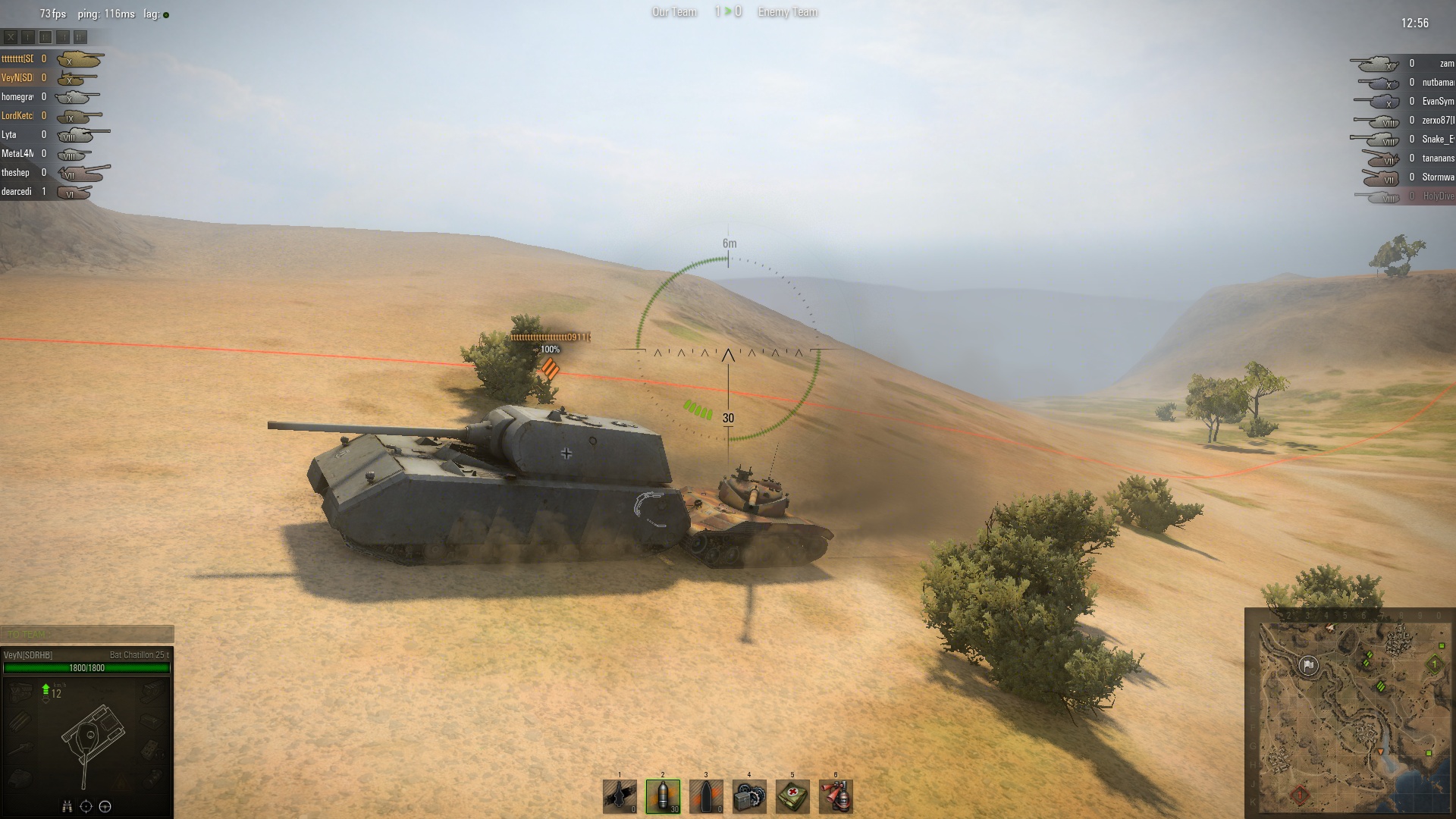
Task: Select player dearcedi in the team list
Action: (17, 192)
